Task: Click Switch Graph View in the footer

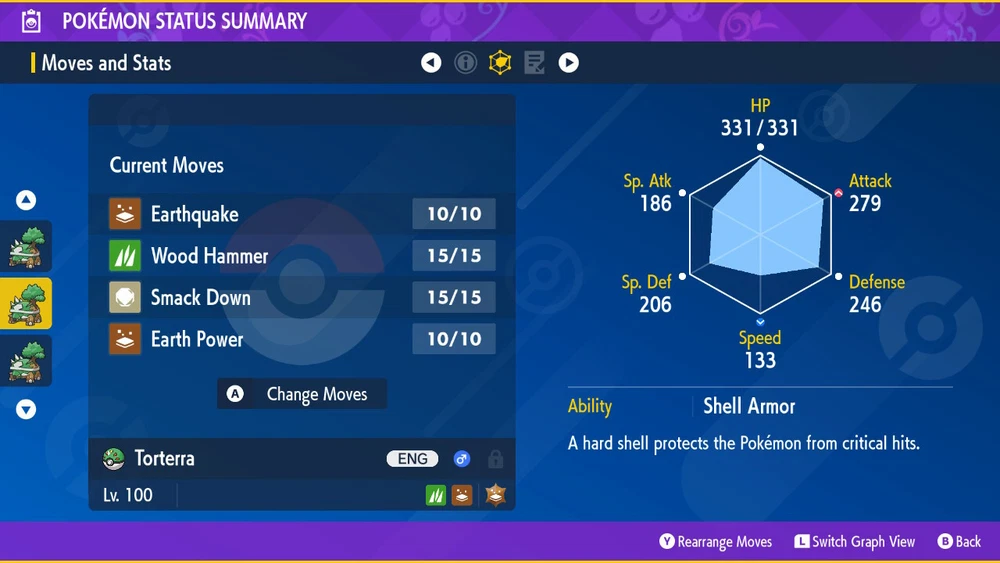Action: tap(855, 541)
